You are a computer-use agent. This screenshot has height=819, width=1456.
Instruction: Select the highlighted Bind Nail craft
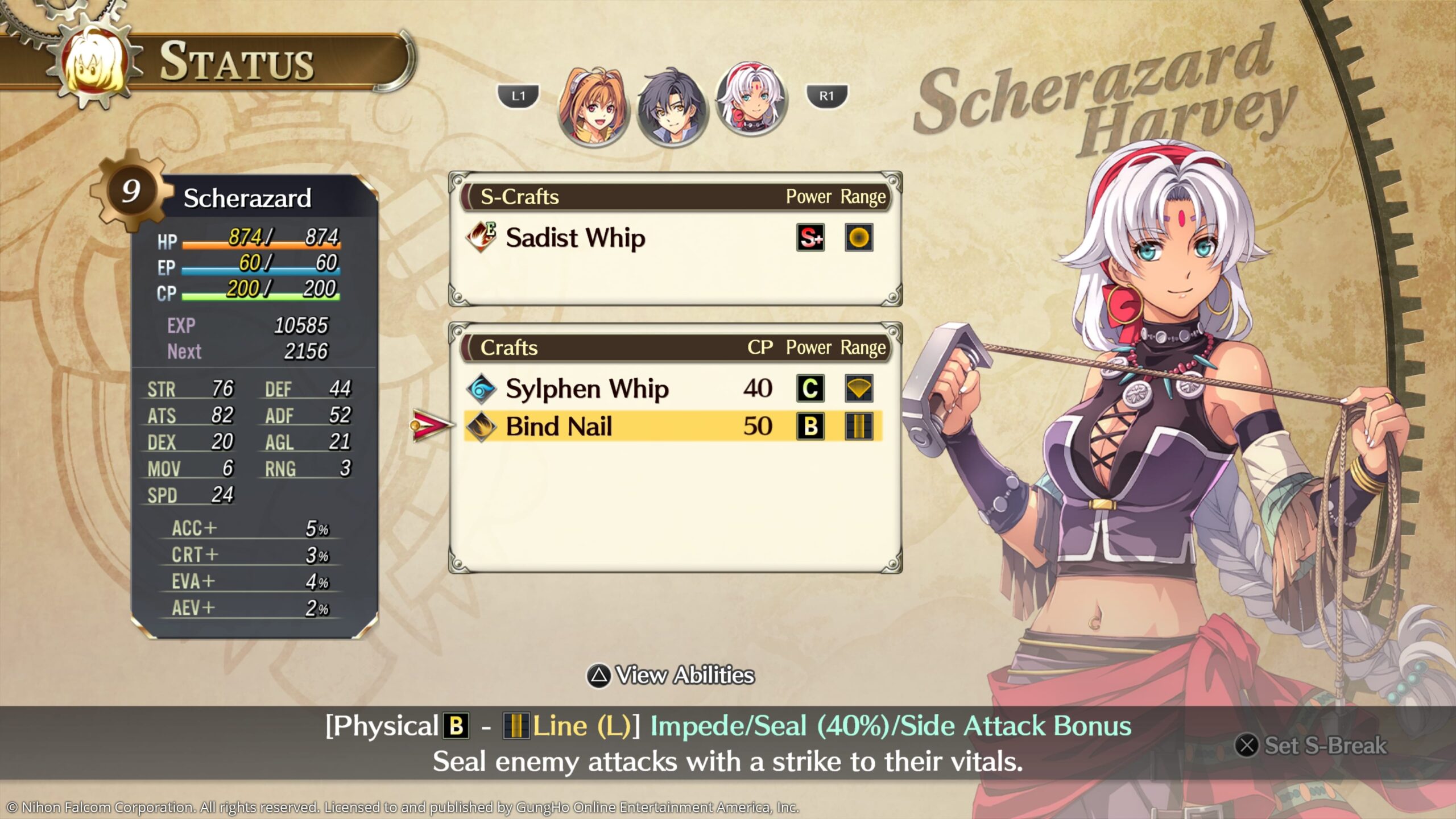[559, 427]
